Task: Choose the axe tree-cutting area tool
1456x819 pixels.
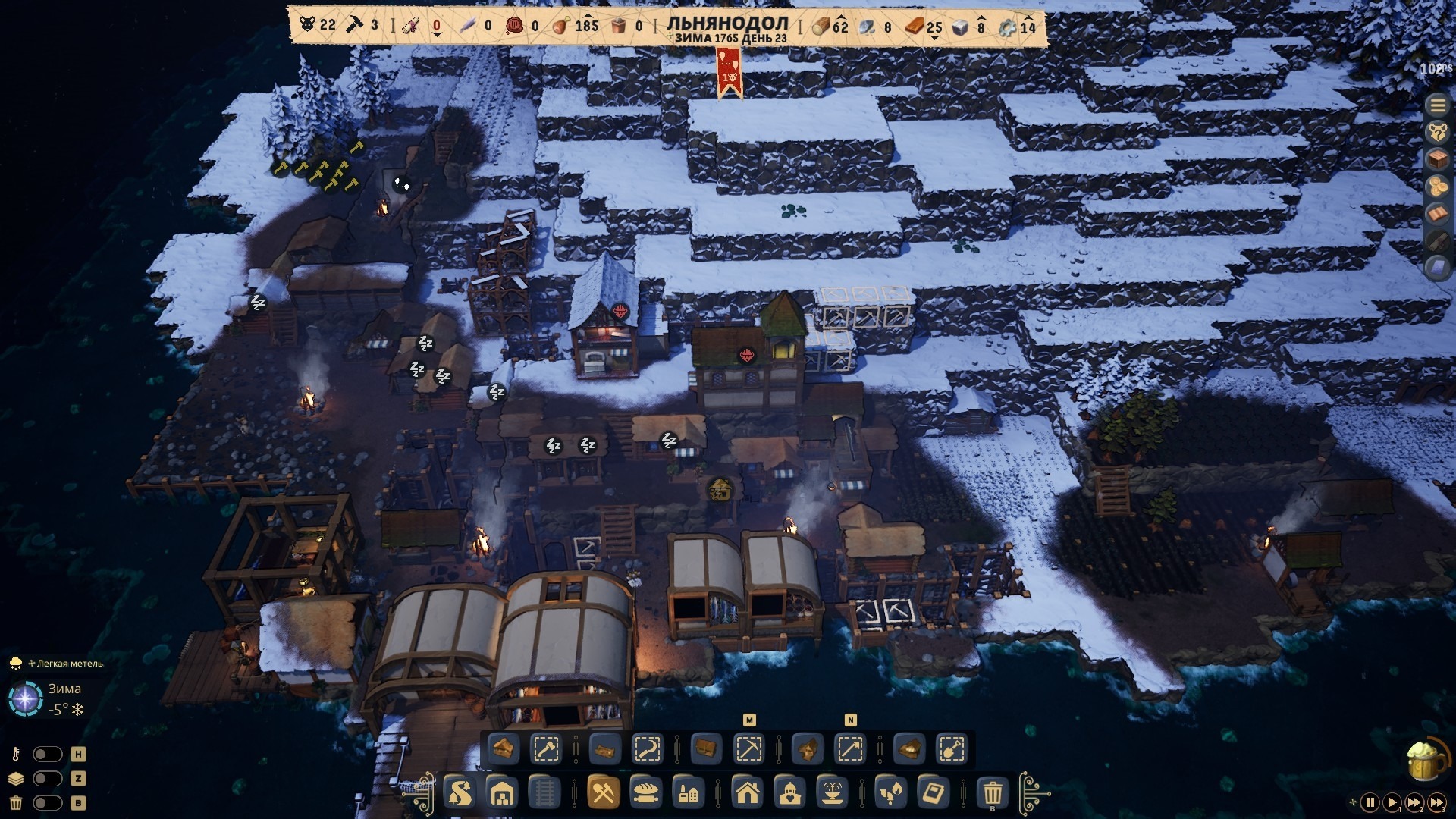Action: coord(546,749)
